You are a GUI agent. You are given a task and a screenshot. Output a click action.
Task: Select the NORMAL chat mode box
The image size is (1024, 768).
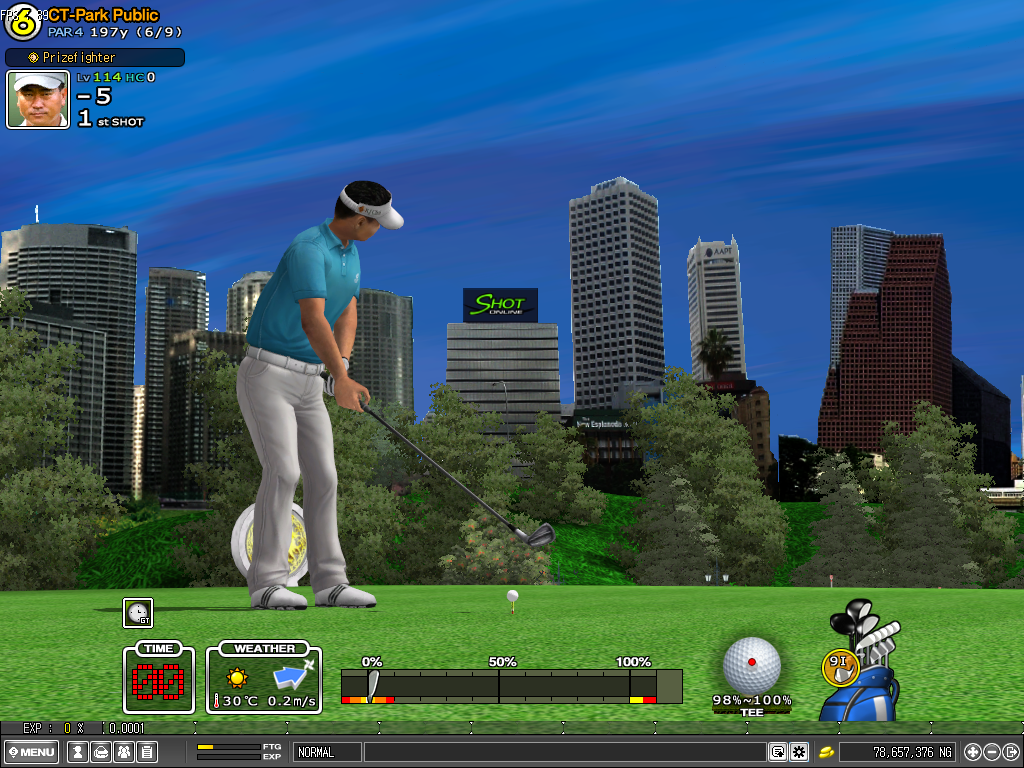(327, 752)
